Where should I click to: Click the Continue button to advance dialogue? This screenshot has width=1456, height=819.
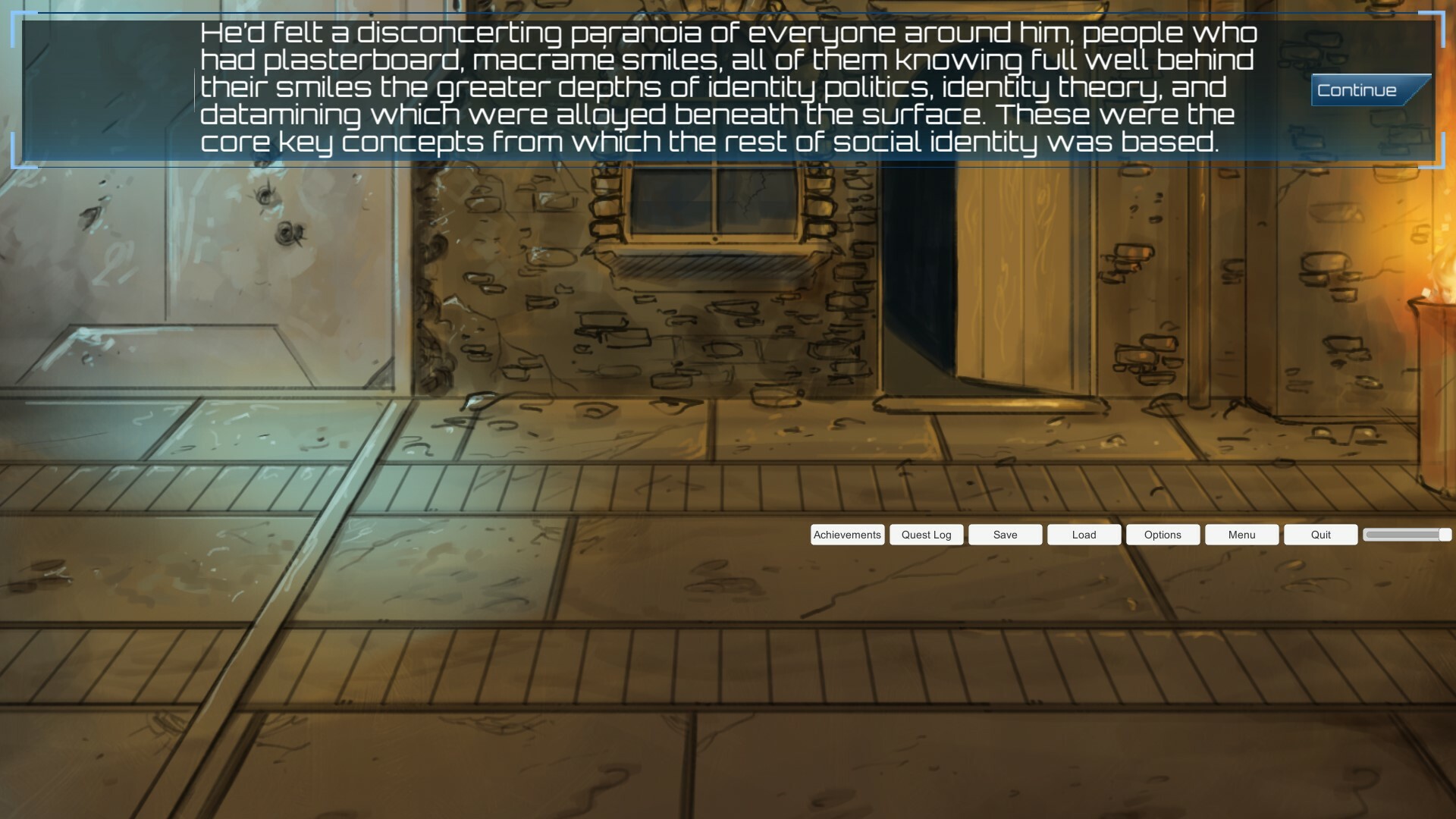tap(1361, 89)
